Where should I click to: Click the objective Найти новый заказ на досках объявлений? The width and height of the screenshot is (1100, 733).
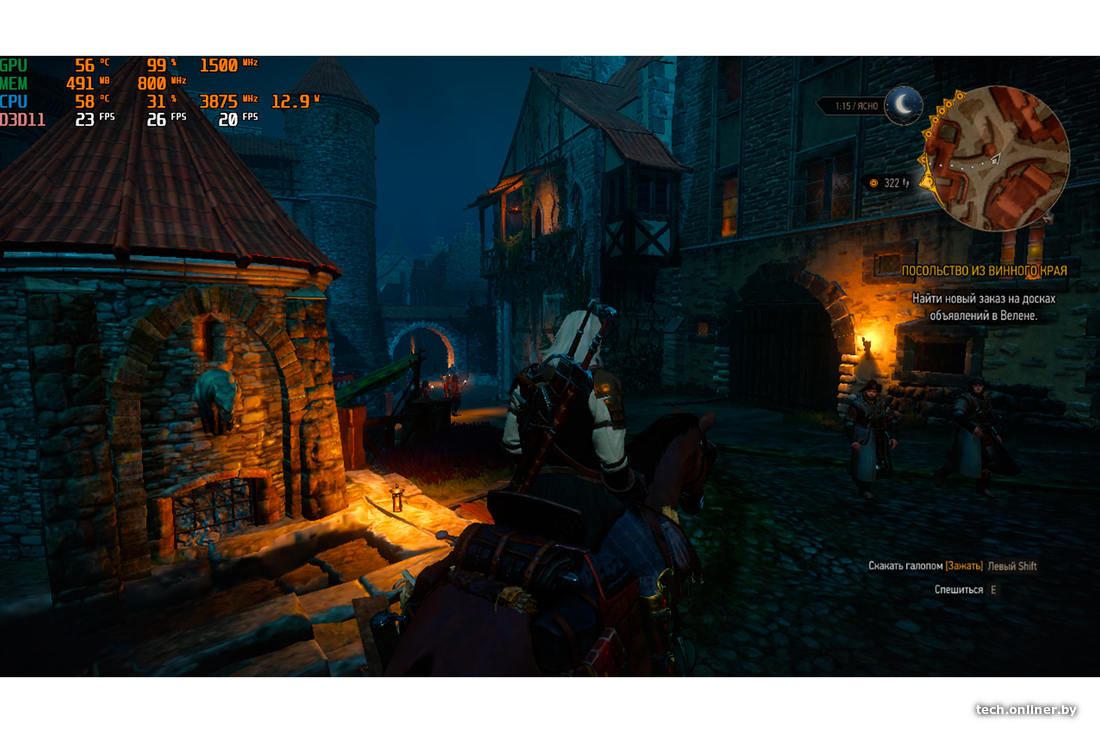click(983, 307)
